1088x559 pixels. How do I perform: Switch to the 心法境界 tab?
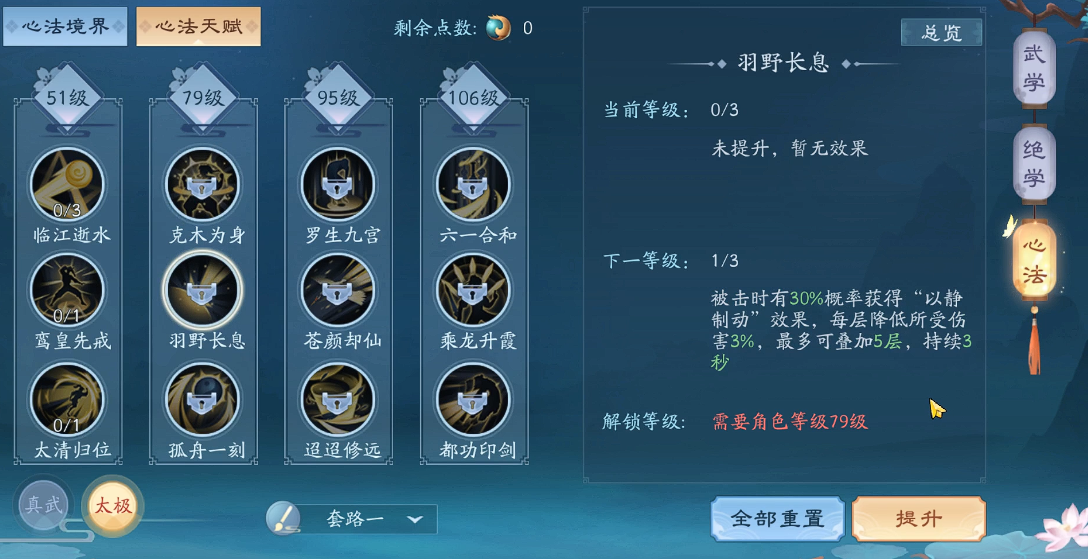65,27
